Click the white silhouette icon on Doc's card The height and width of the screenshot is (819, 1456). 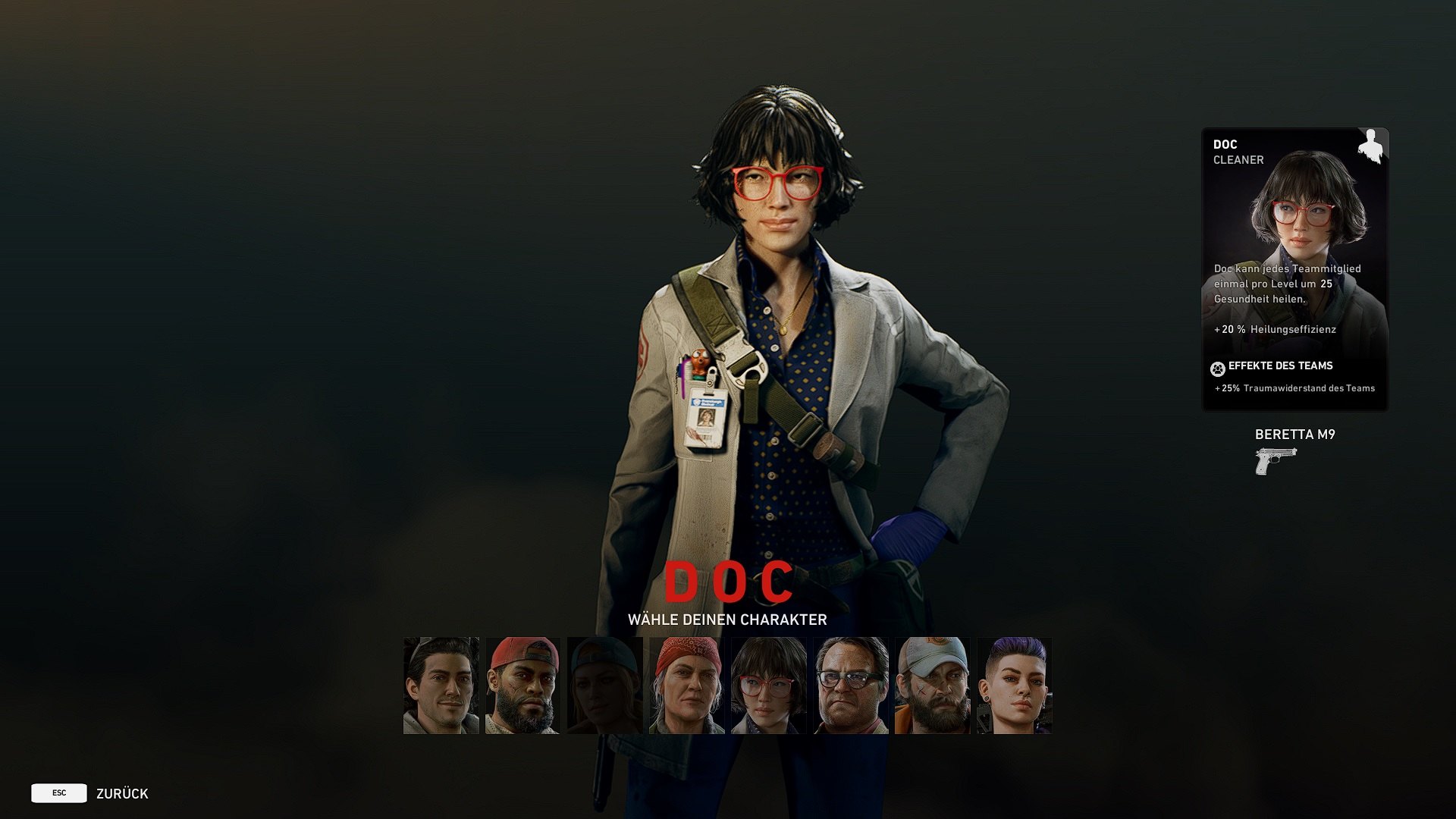tap(1370, 146)
